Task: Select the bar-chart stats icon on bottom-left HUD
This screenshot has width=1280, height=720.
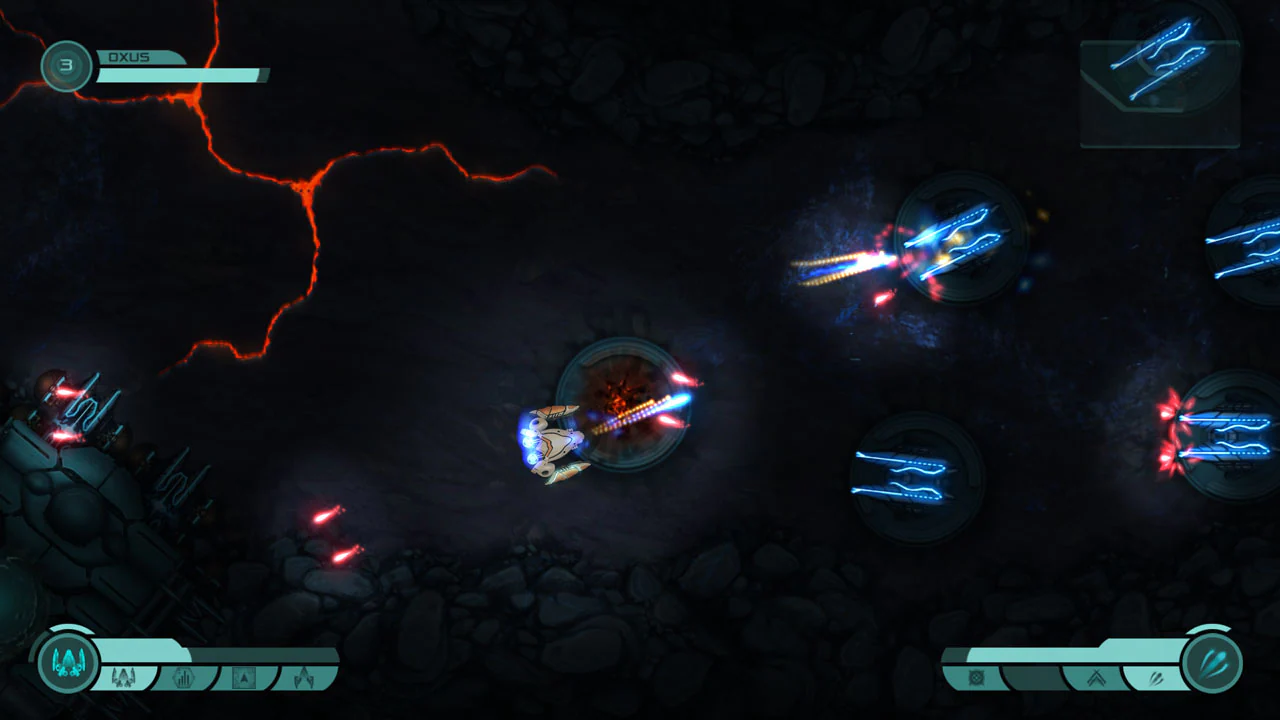Action: (x=182, y=678)
